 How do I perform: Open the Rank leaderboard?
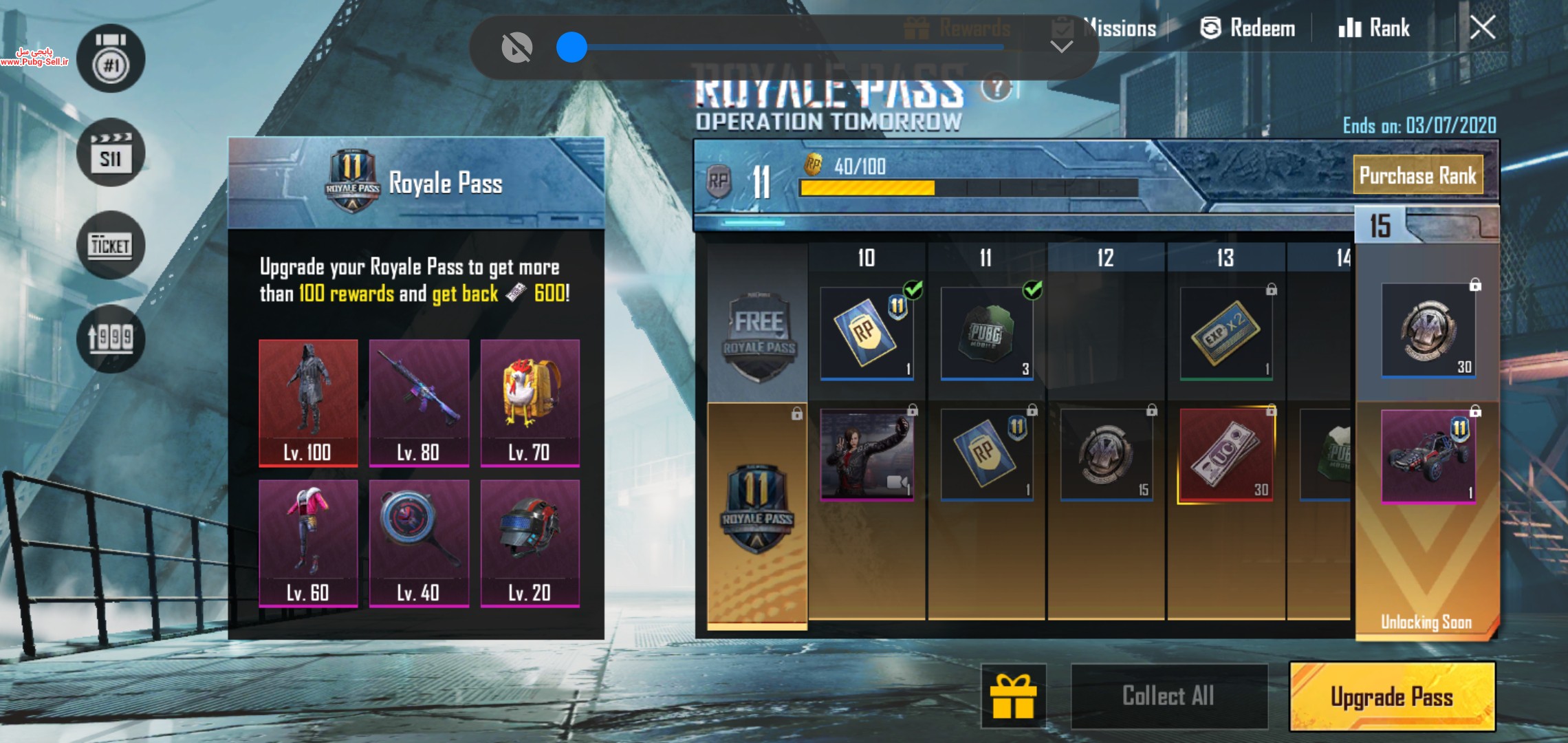pos(1374,28)
